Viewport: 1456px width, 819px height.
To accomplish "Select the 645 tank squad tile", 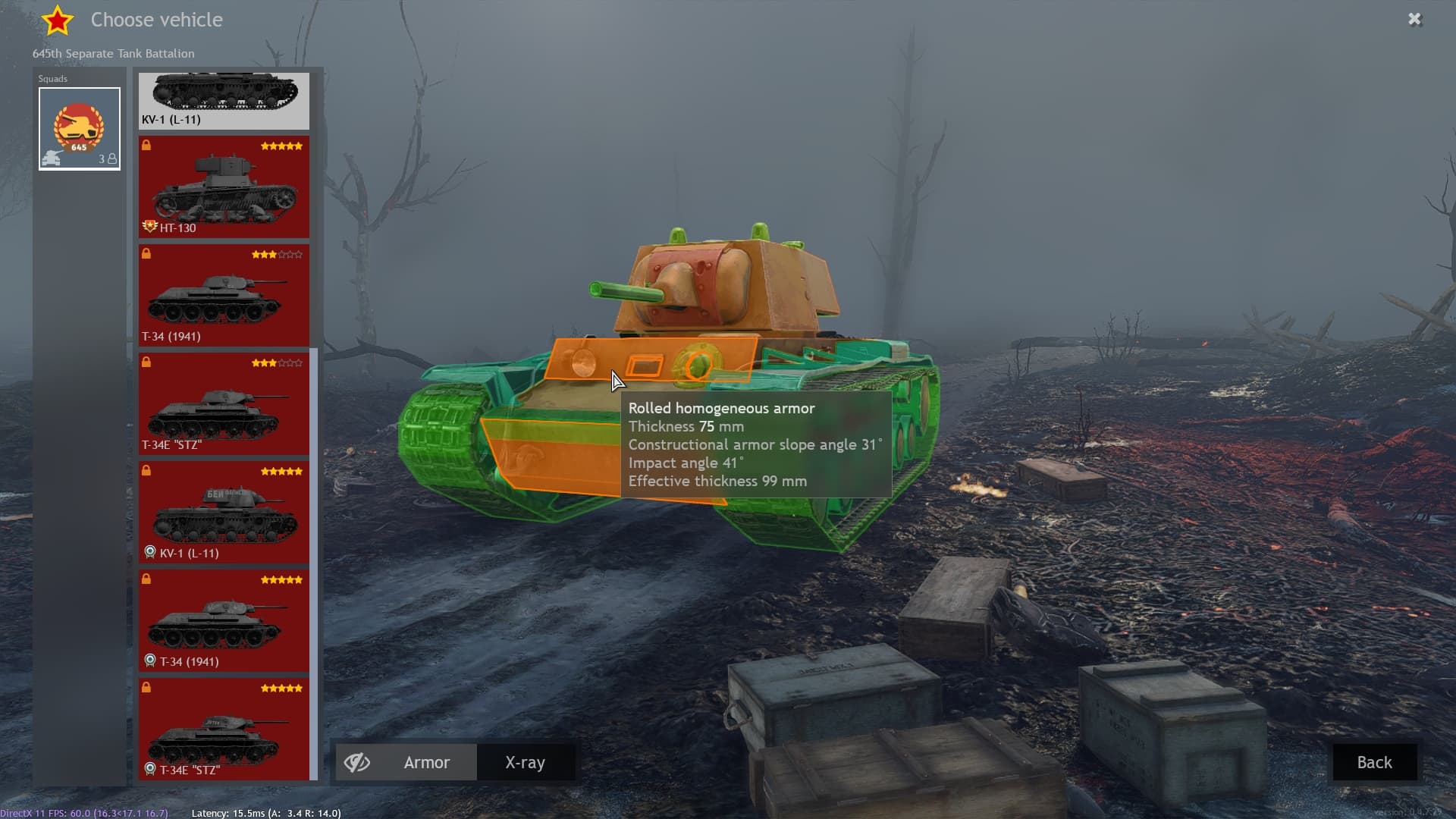I will (x=80, y=129).
